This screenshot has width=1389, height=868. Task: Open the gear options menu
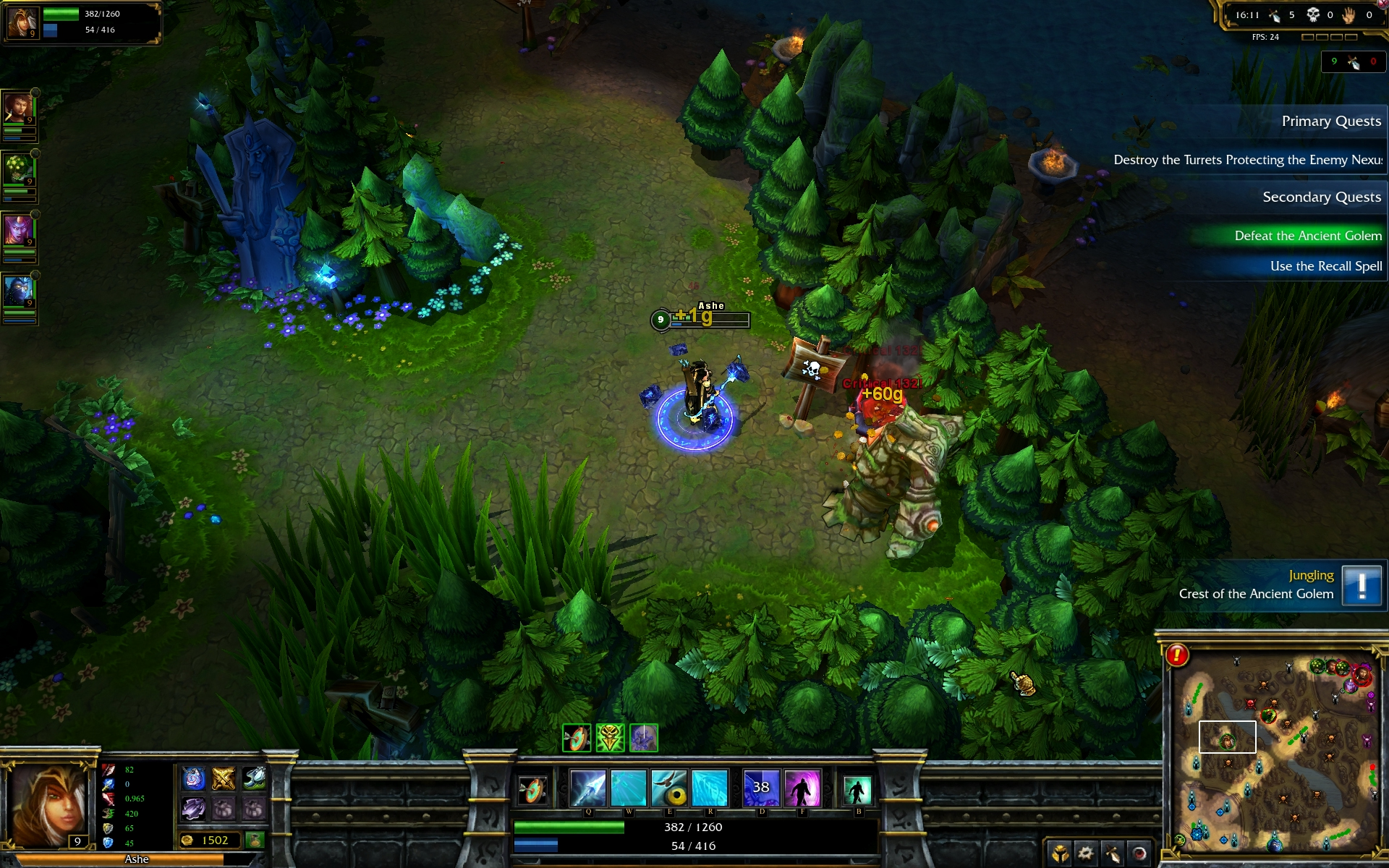click(1086, 854)
